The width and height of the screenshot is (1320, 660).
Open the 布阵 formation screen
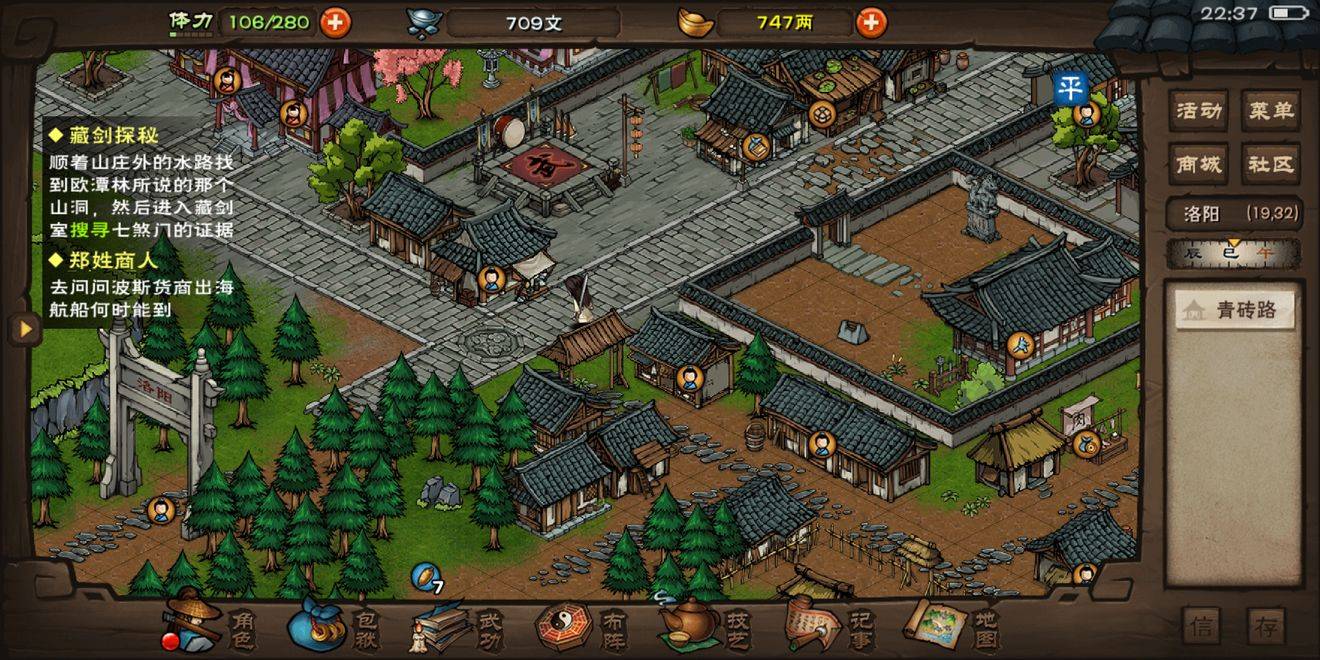coord(582,627)
